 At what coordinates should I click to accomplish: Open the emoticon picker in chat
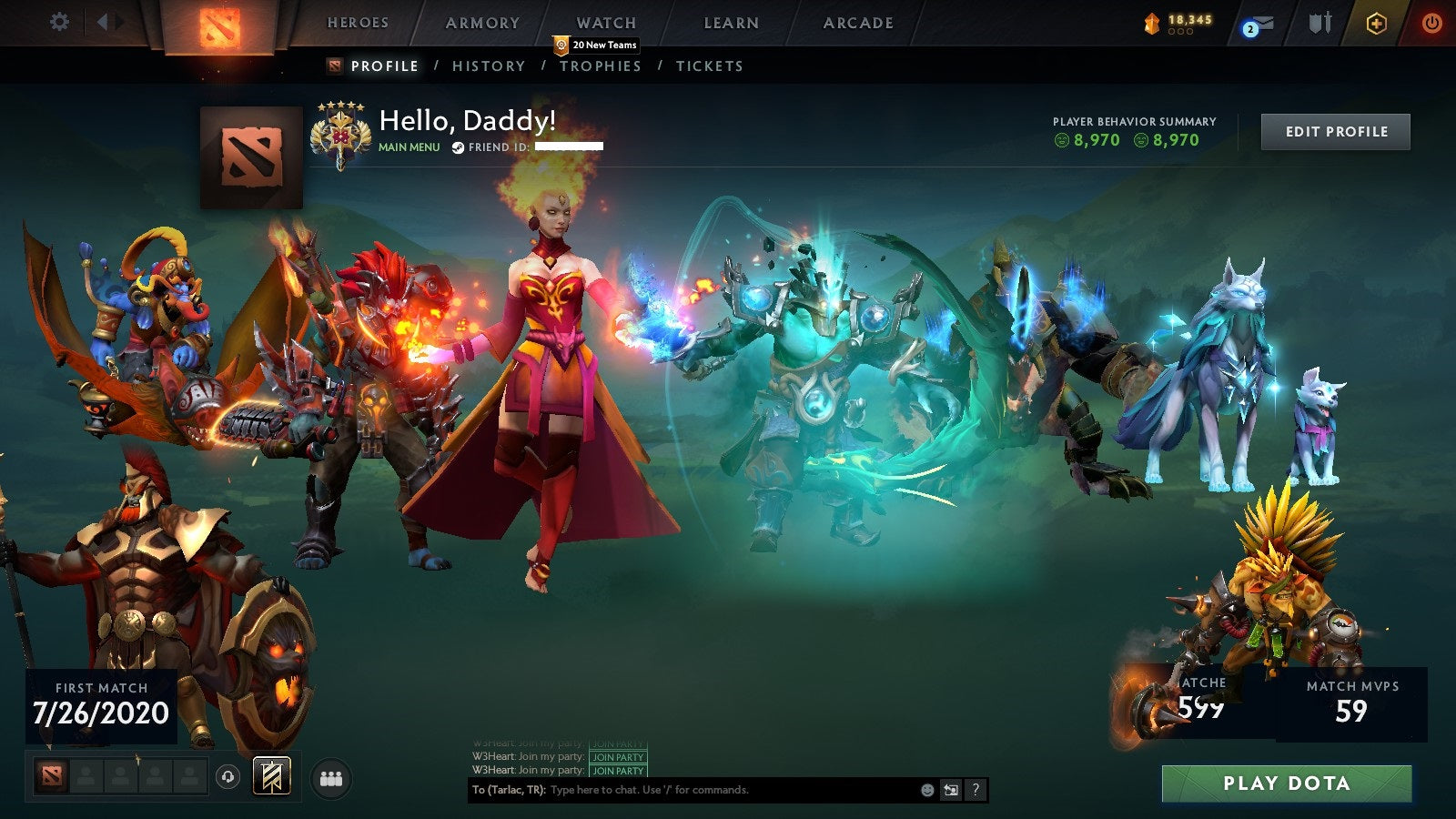[x=927, y=790]
